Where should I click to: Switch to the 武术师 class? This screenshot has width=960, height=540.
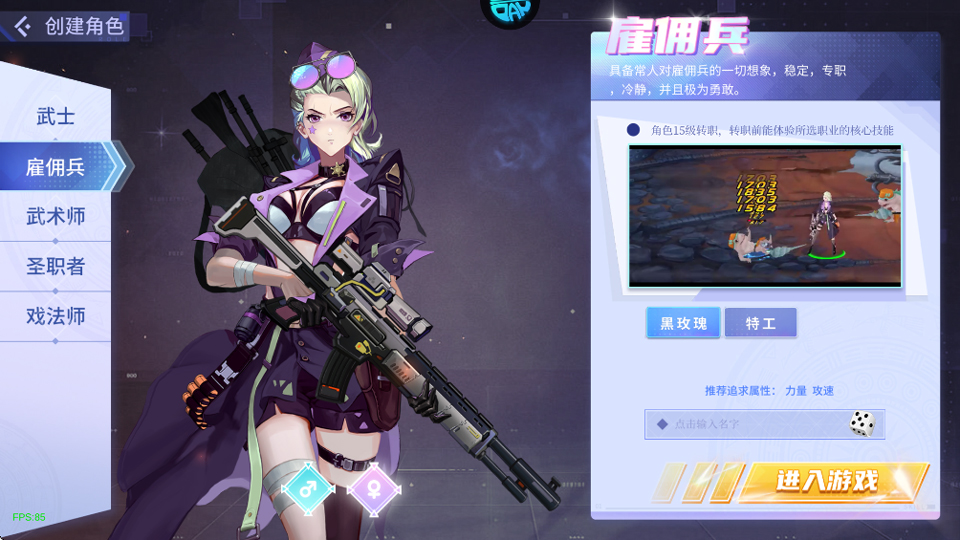[x=55, y=216]
